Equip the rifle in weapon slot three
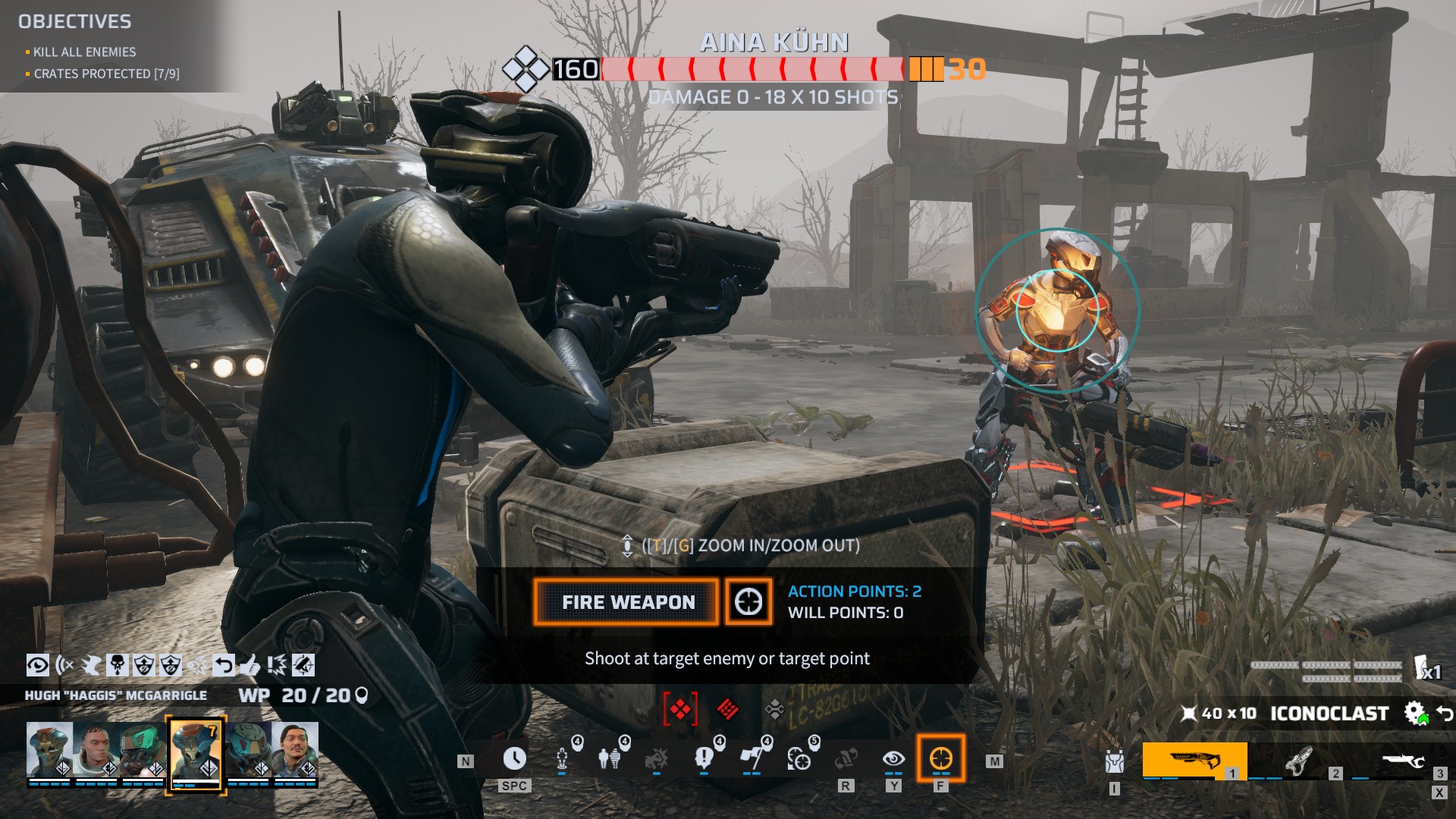Image resolution: width=1456 pixels, height=819 pixels. pyautogui.click(x=1401, y=760)
